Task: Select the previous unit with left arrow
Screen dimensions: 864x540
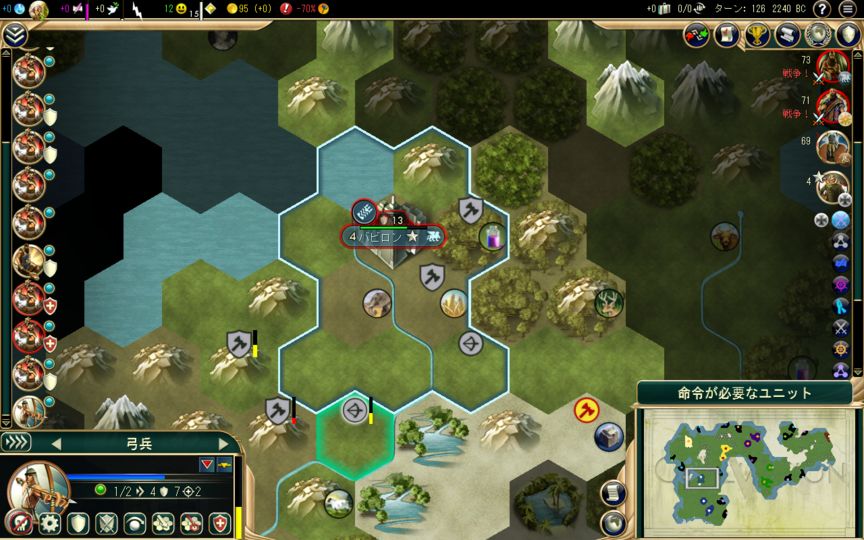Action: coord(56,443)
